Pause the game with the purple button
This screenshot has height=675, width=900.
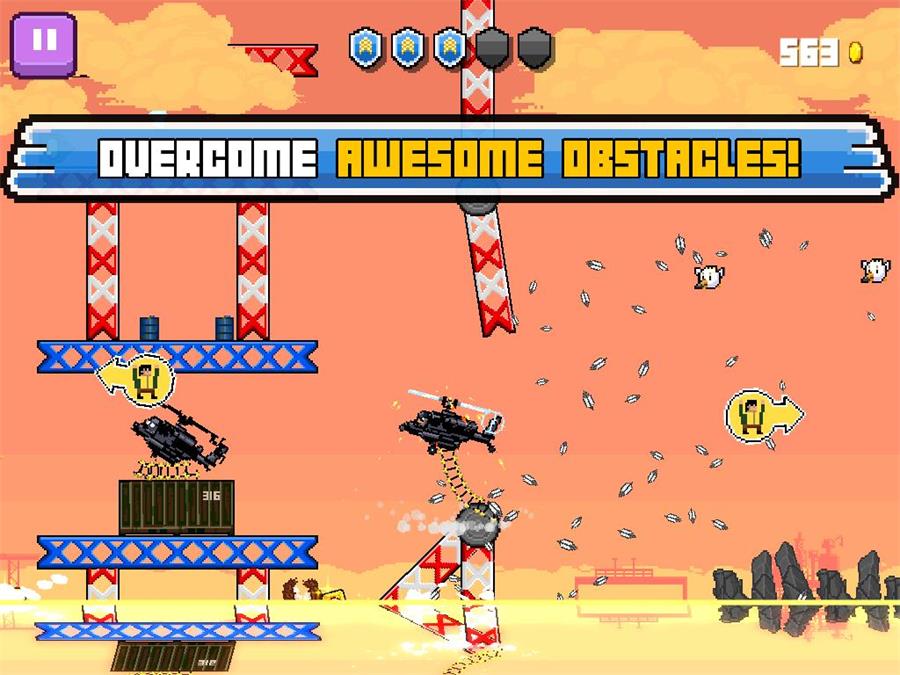click(43, 43)
